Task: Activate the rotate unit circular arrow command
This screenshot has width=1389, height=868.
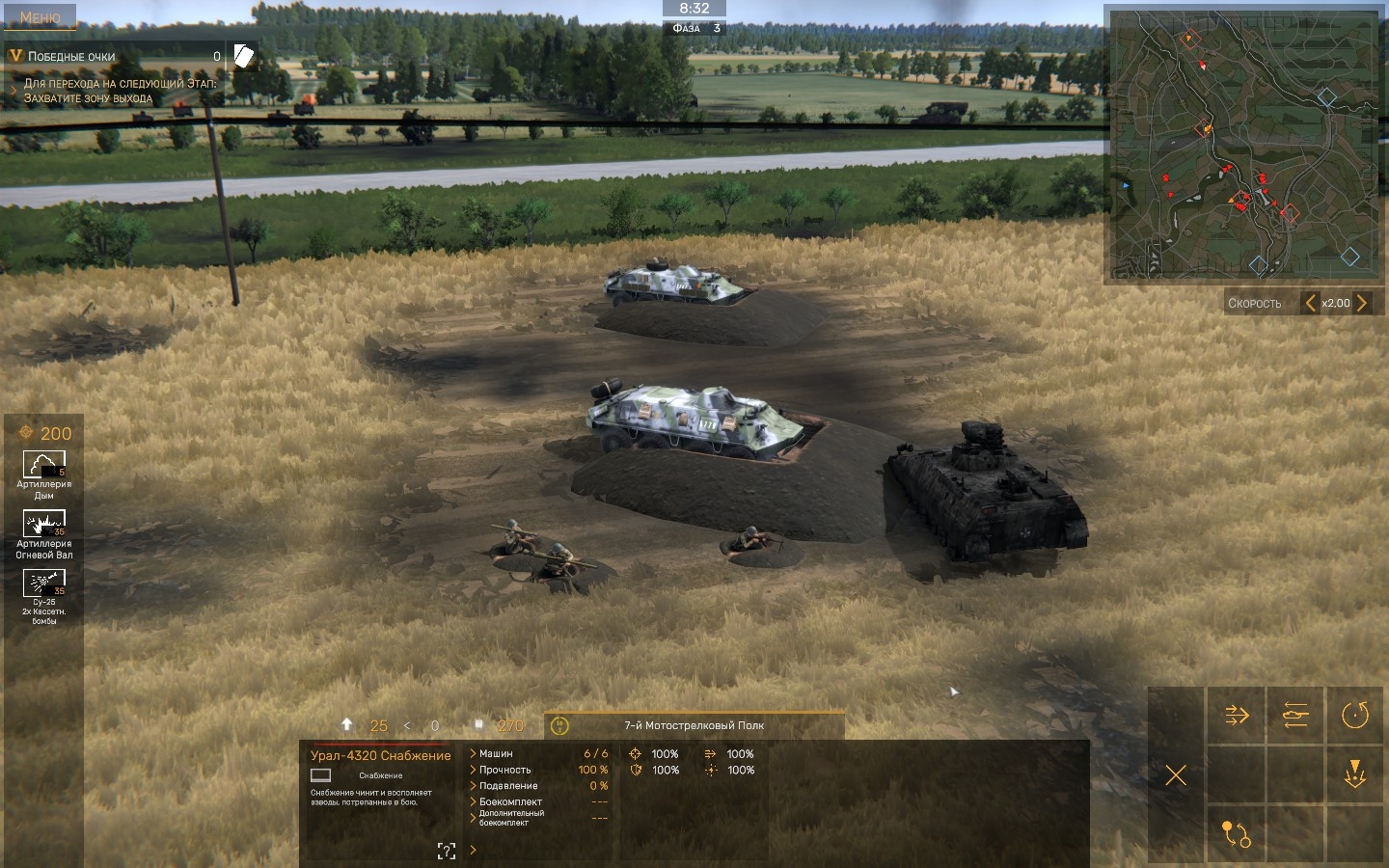Action: [1355, 715]
